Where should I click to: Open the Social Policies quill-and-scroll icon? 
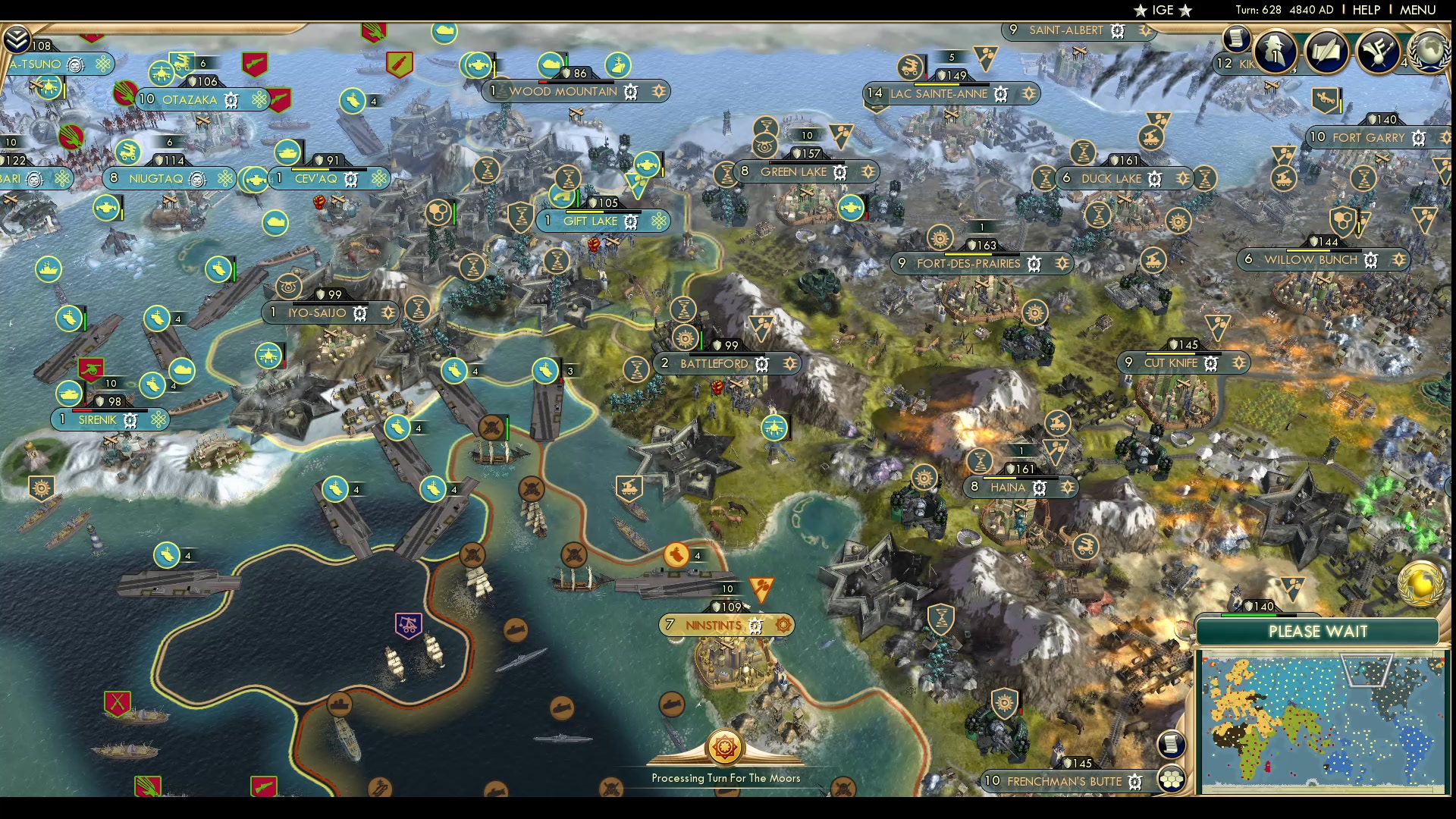click(x=1328, y=52)
